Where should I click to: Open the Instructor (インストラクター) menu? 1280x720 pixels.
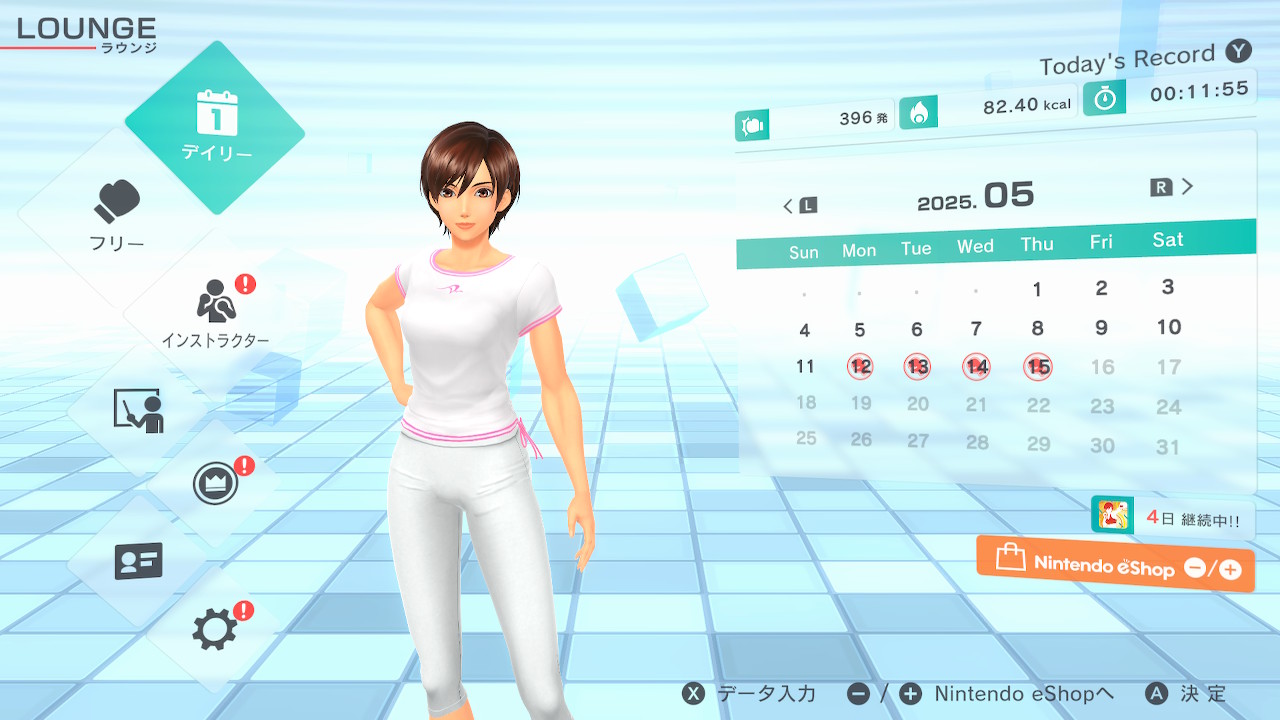215,312
